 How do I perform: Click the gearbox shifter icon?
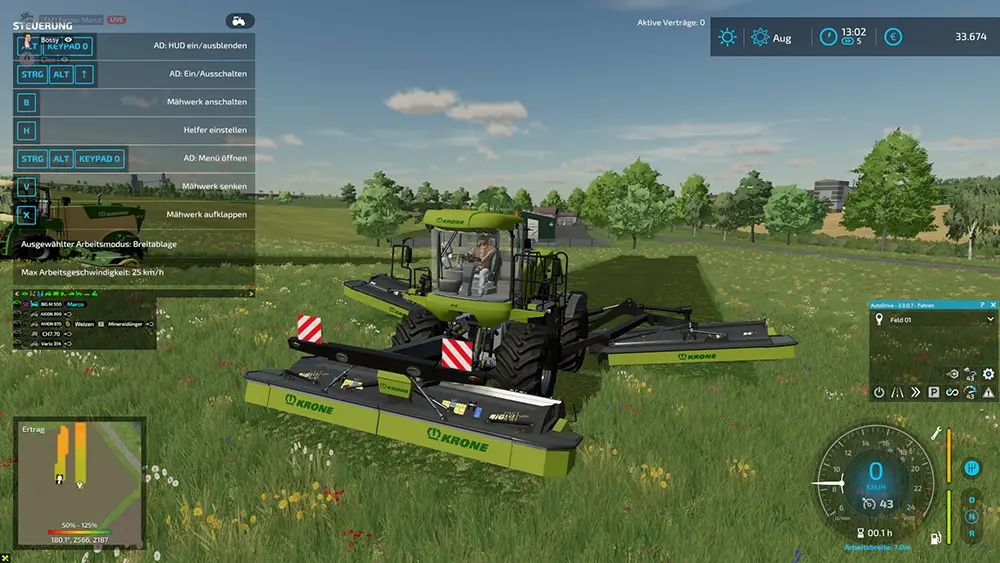pyautogui.click(x=970, y=468)
